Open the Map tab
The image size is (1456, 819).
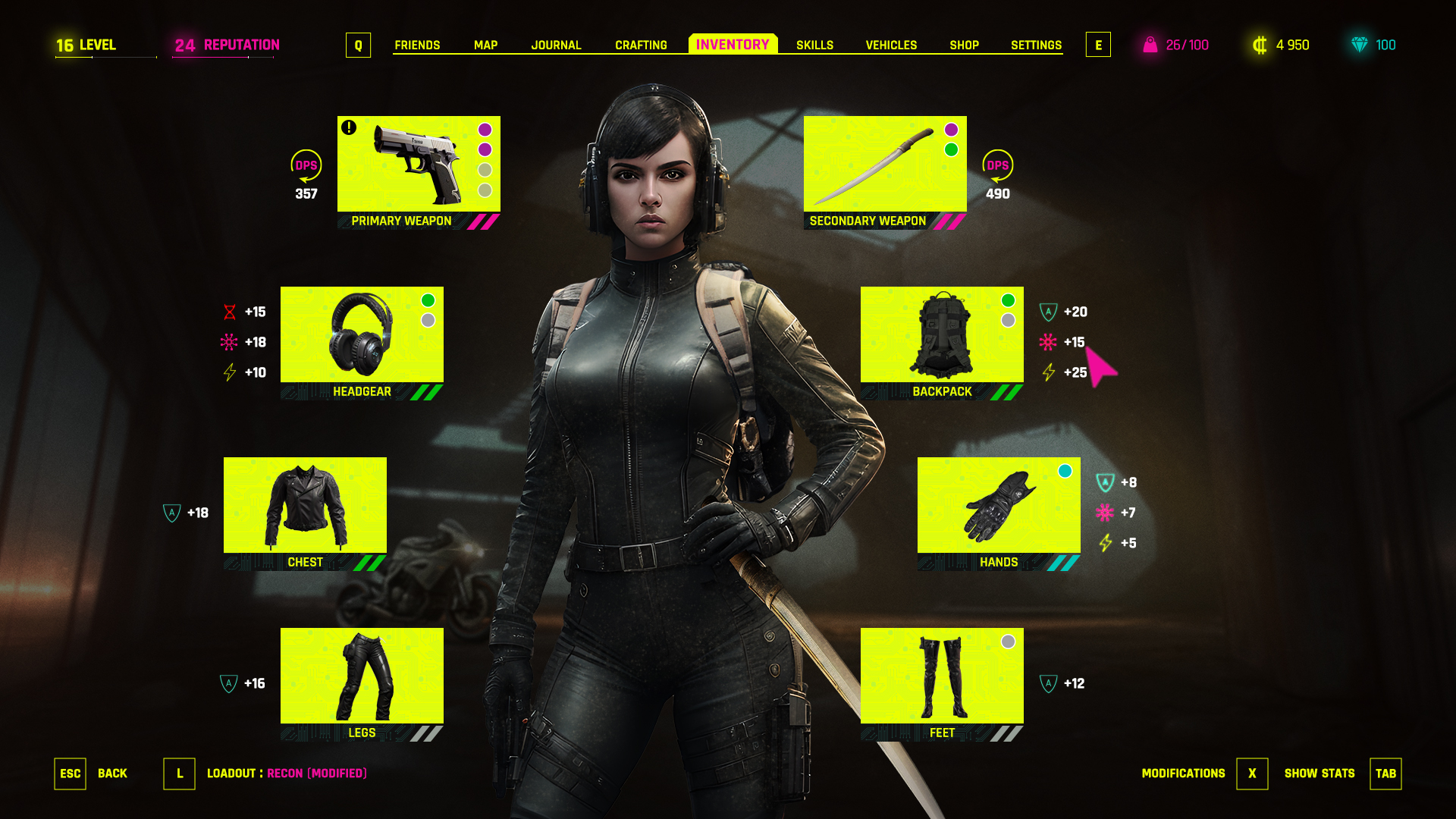coord(485,45)
